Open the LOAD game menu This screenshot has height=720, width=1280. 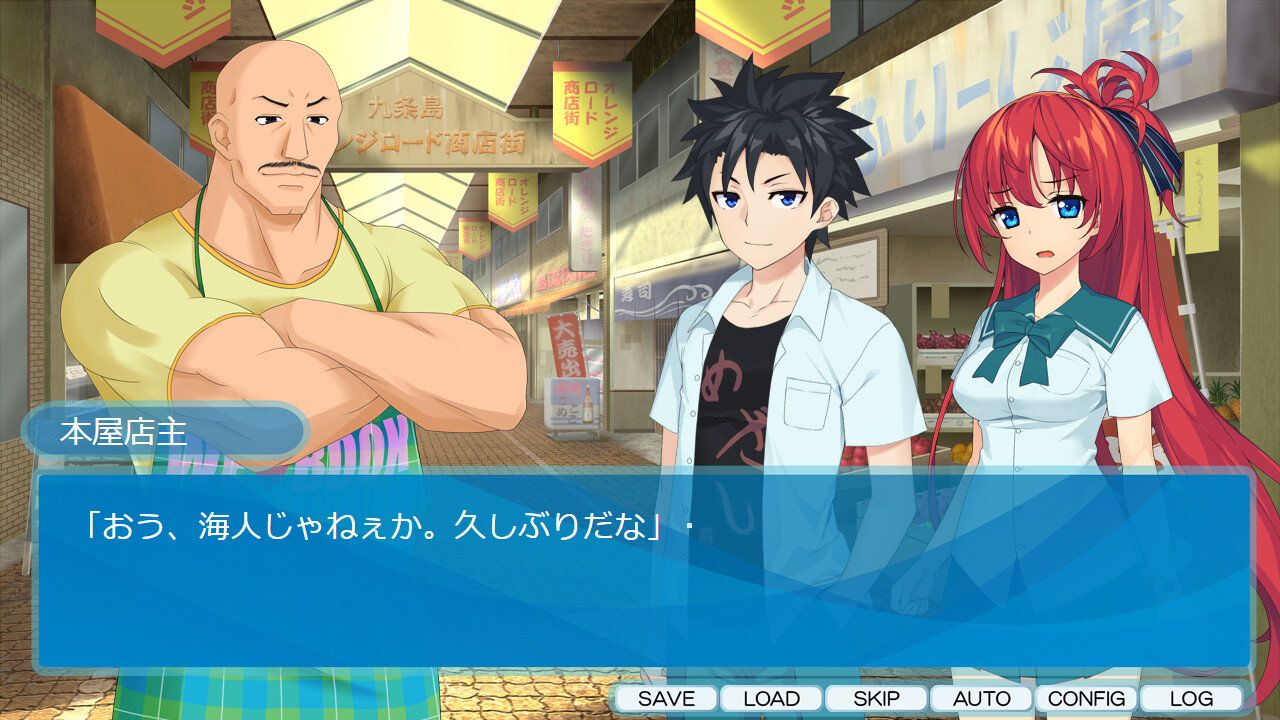771,699
